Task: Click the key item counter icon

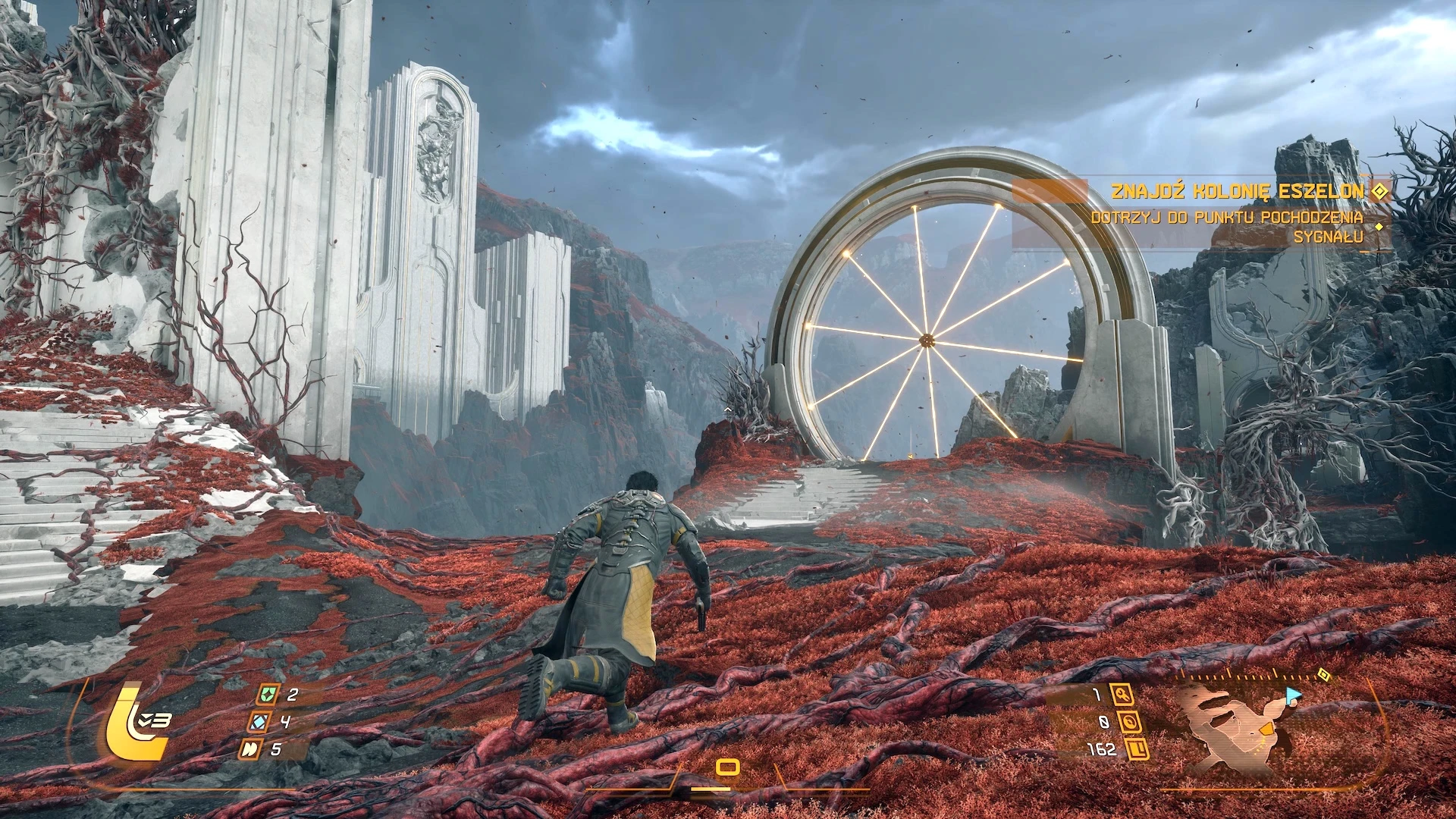Action: pos(1121,694)
